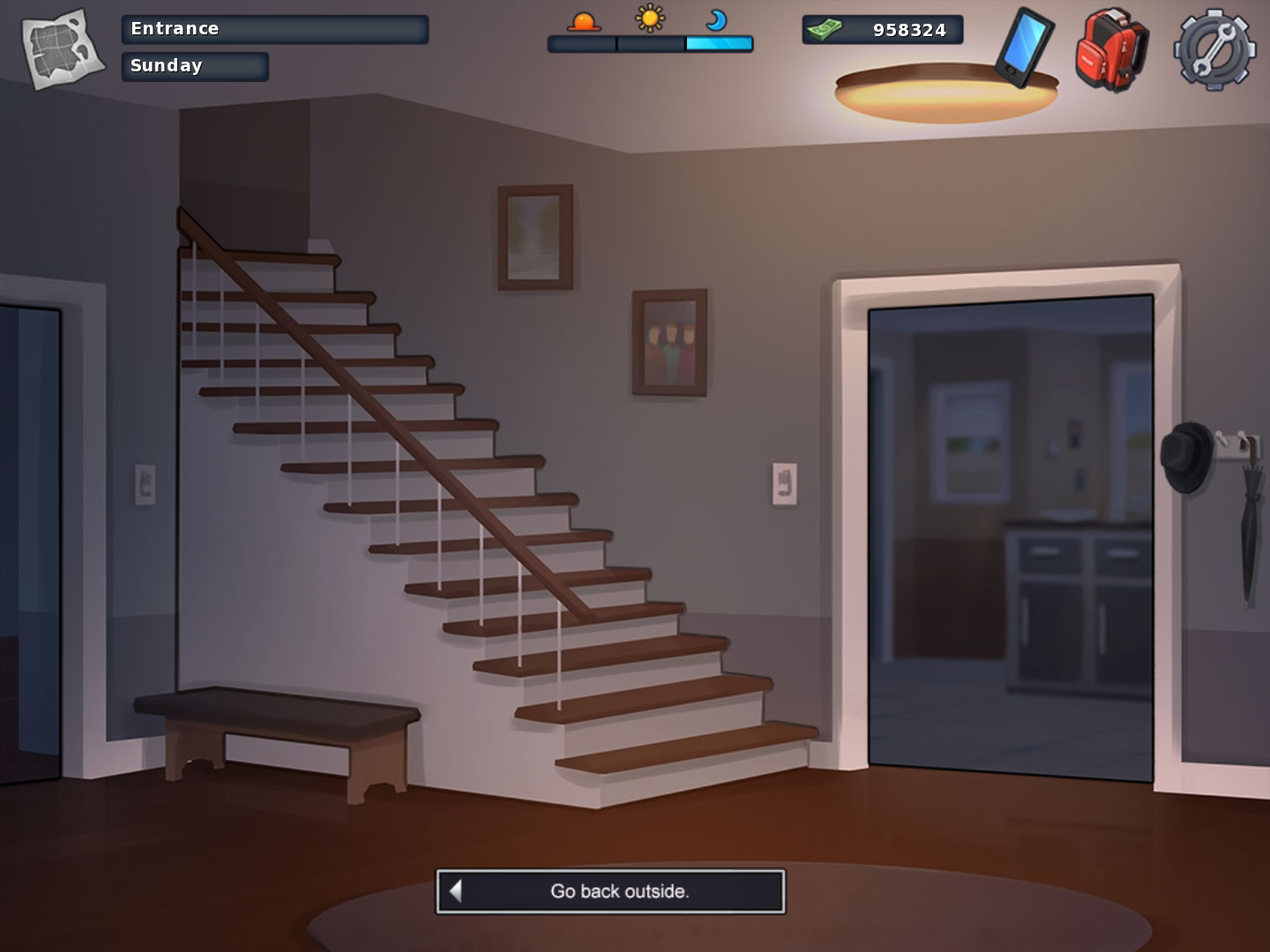Viewport: 1270px width, 952px height.
Task: Open the smartphone
Action: 1025,47
